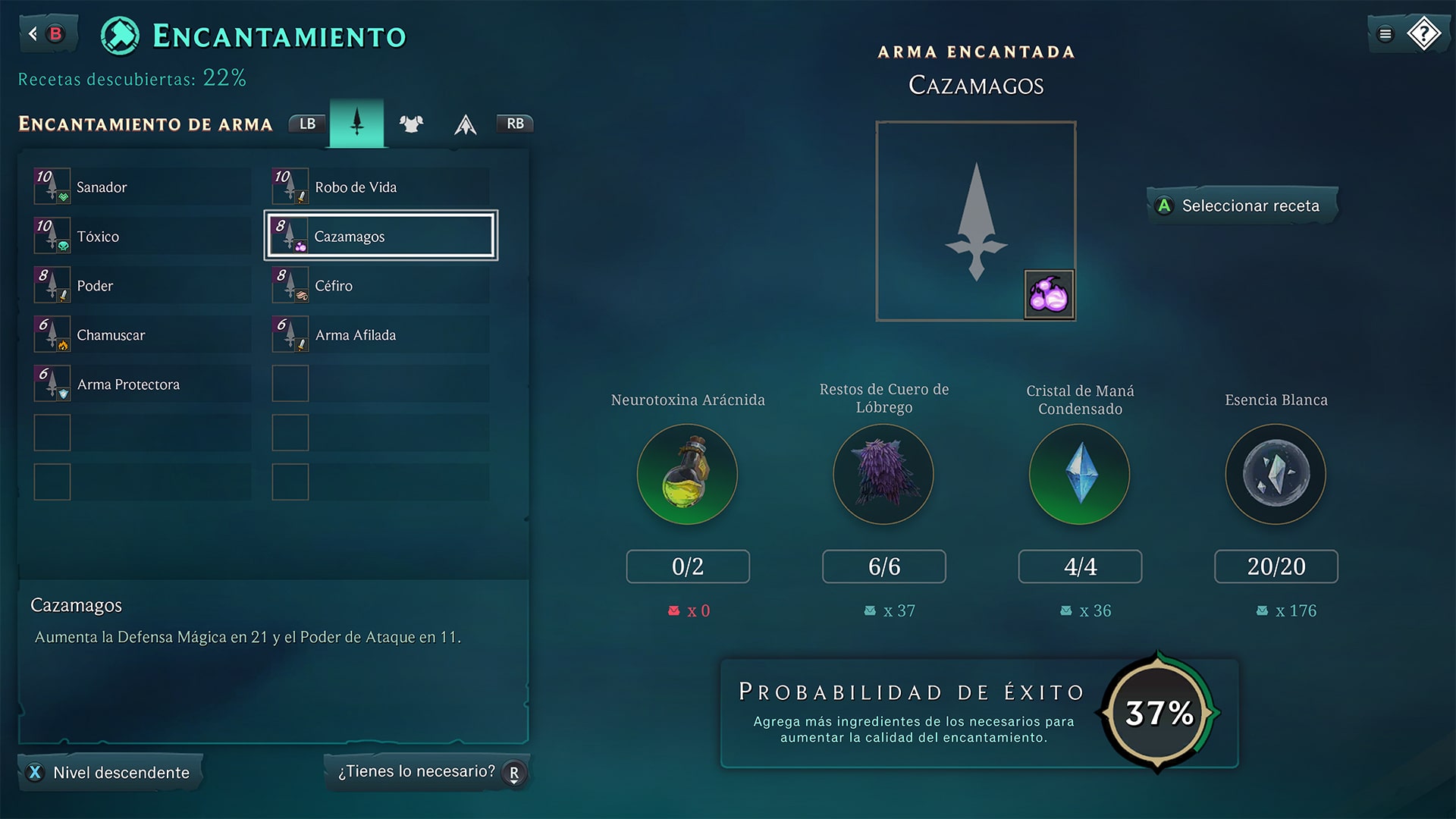The image size is (1456, 819).
Task: Toggle the Nivel descendente sort order
Action: (110, 772)
